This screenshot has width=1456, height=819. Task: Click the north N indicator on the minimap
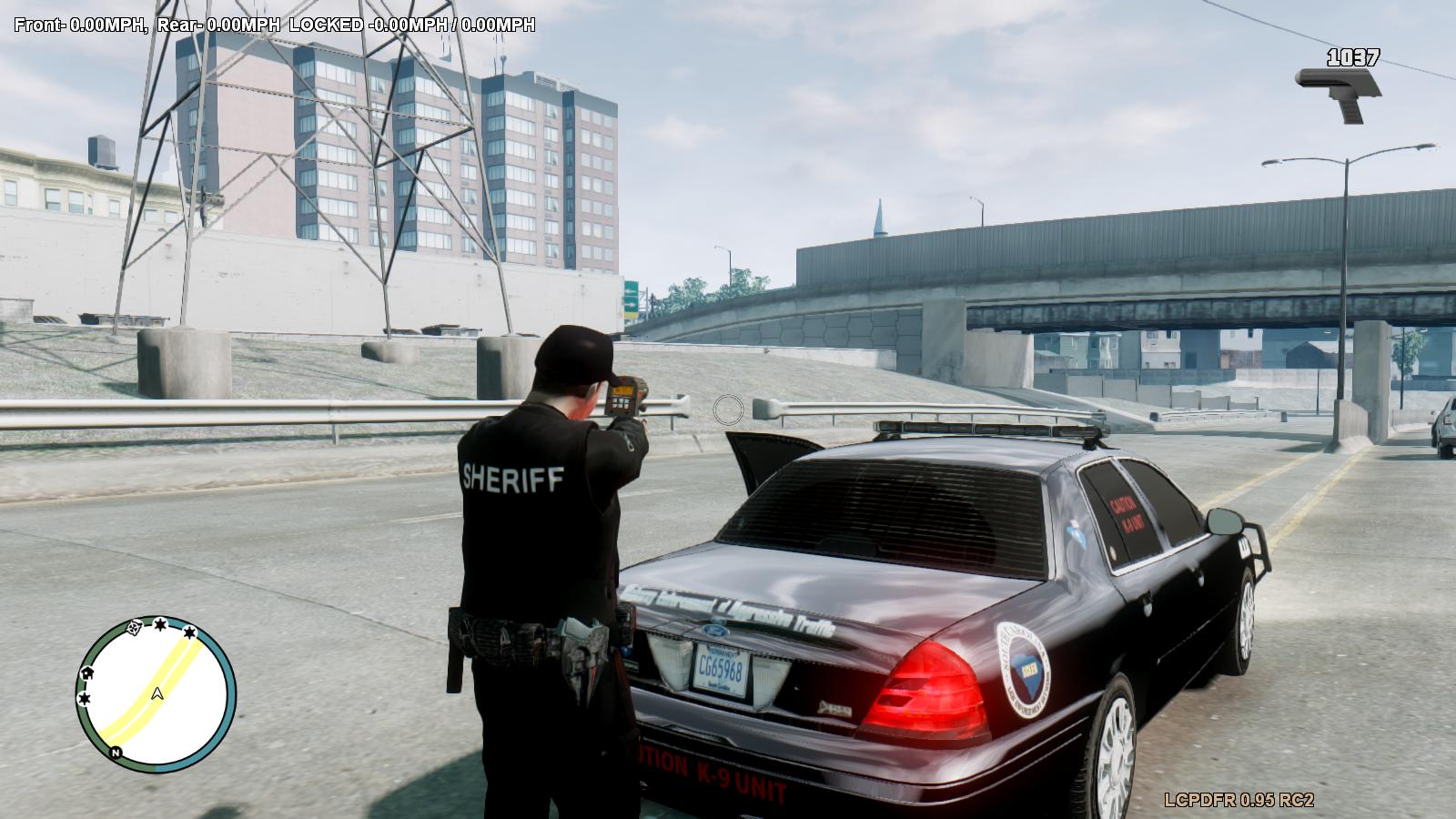(x=116, y=753)
